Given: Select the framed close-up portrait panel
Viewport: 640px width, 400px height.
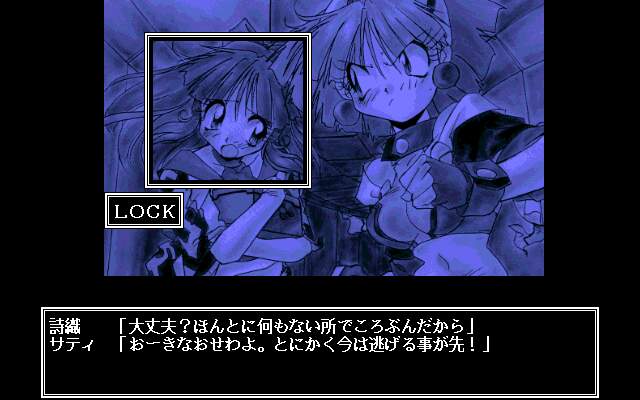Looking at the screenshot, I should (x=228, y=110).
